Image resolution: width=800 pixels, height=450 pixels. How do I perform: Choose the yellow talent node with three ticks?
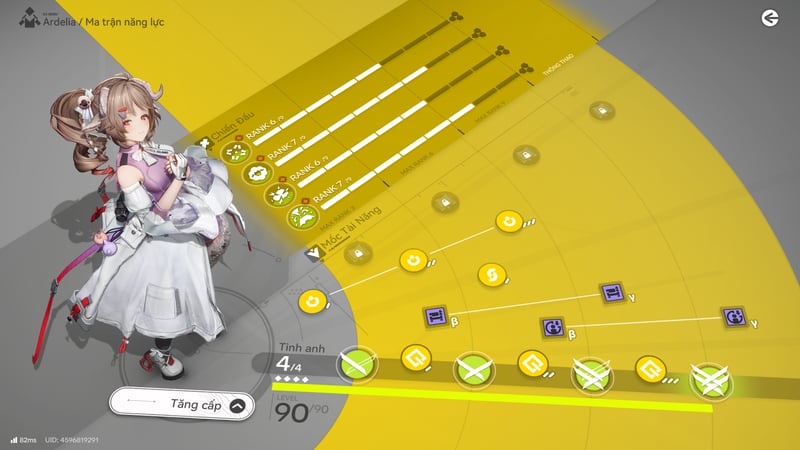click(509, 221)
